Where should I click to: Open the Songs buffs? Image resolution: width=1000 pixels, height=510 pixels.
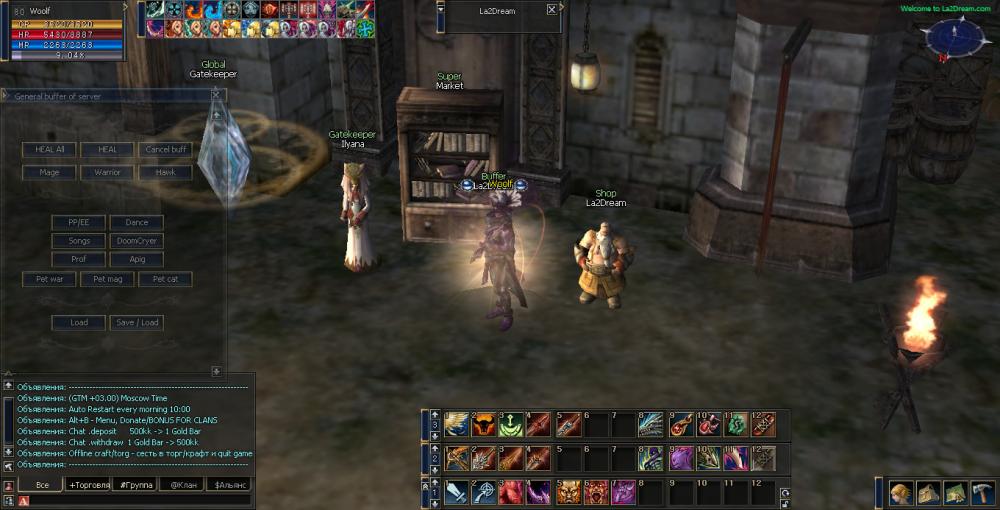(79, 241)
